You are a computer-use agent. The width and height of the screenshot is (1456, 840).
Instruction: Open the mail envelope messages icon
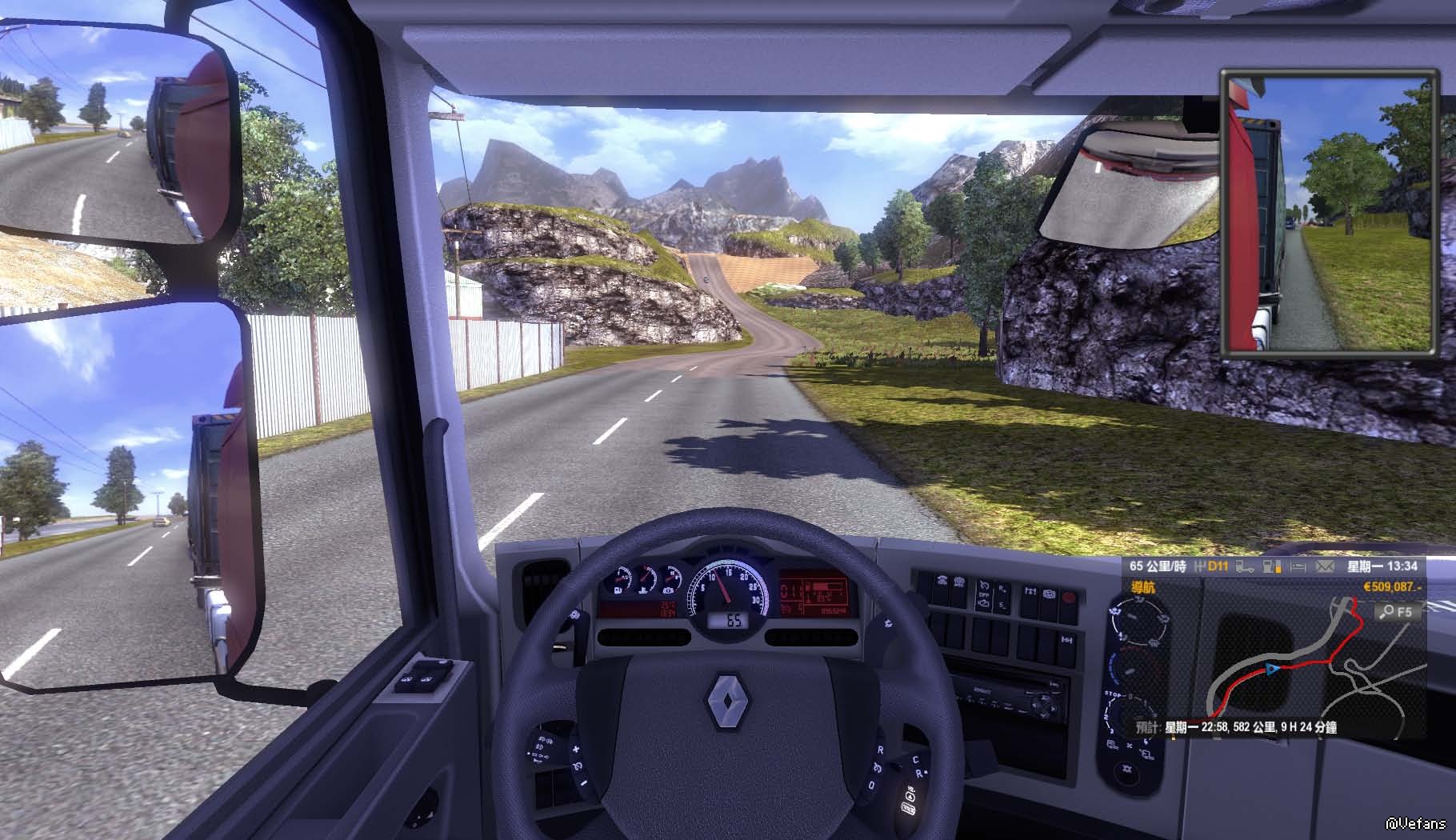click(1325, 566)
